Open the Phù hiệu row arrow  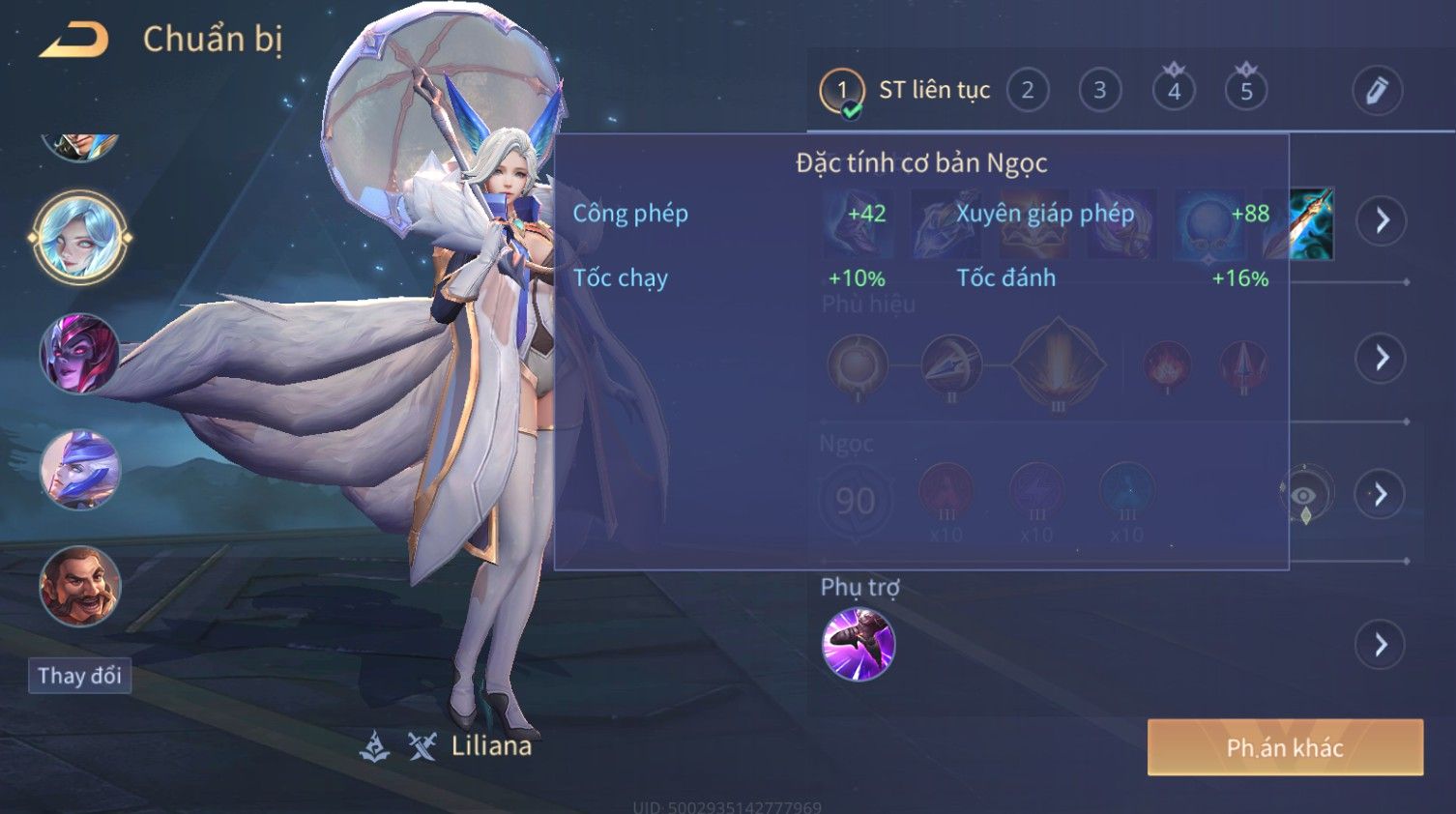[1382, 359]
